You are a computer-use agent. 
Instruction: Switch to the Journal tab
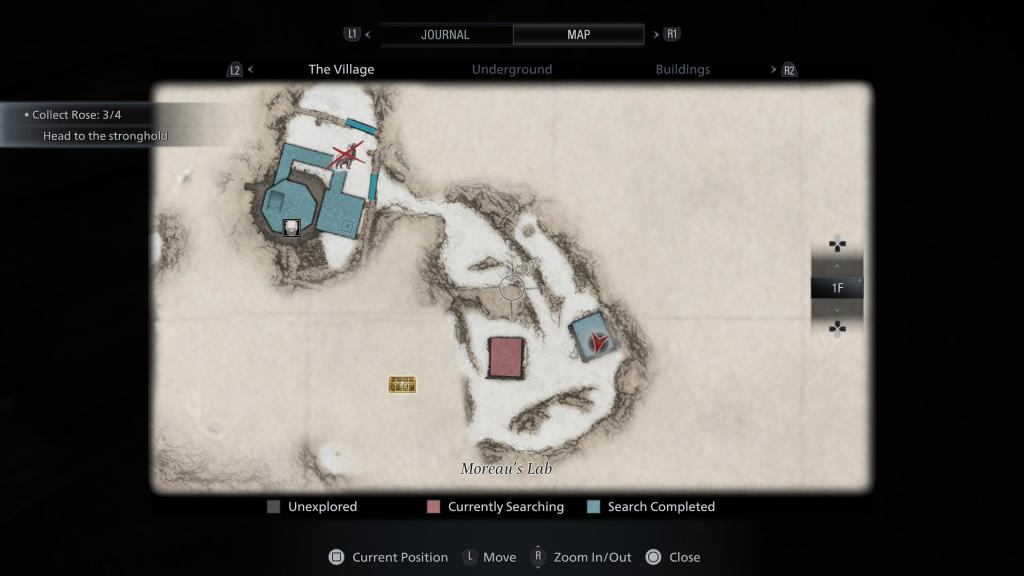click(x=445, y=34)
